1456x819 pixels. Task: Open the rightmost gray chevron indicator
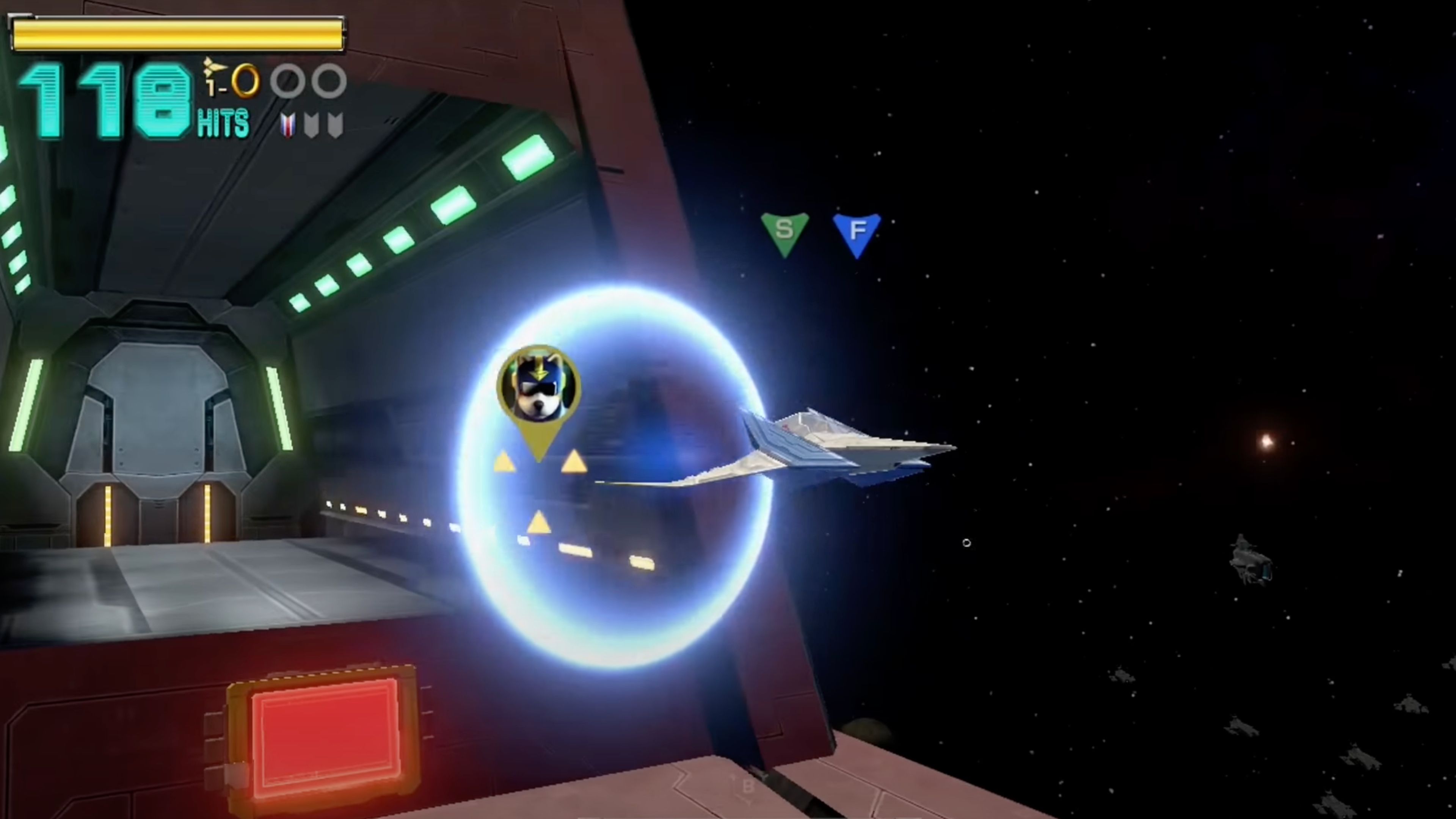pyautogui.click(x=334, y=123)
